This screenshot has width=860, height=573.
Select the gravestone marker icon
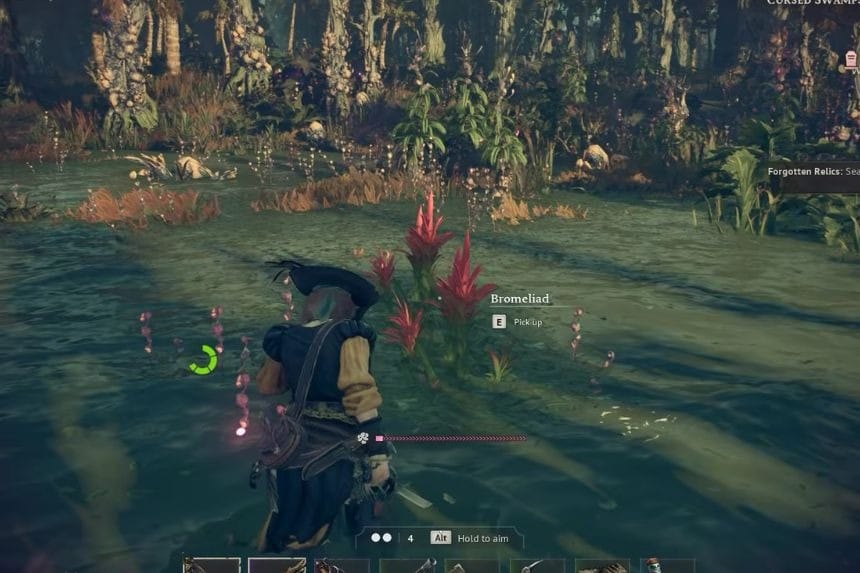tap(850, 60)
